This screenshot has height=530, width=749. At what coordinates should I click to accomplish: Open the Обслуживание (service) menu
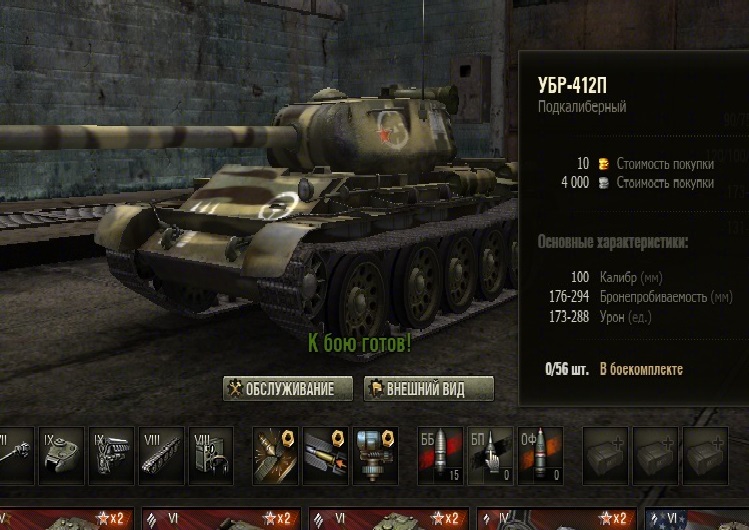point(286,388)
